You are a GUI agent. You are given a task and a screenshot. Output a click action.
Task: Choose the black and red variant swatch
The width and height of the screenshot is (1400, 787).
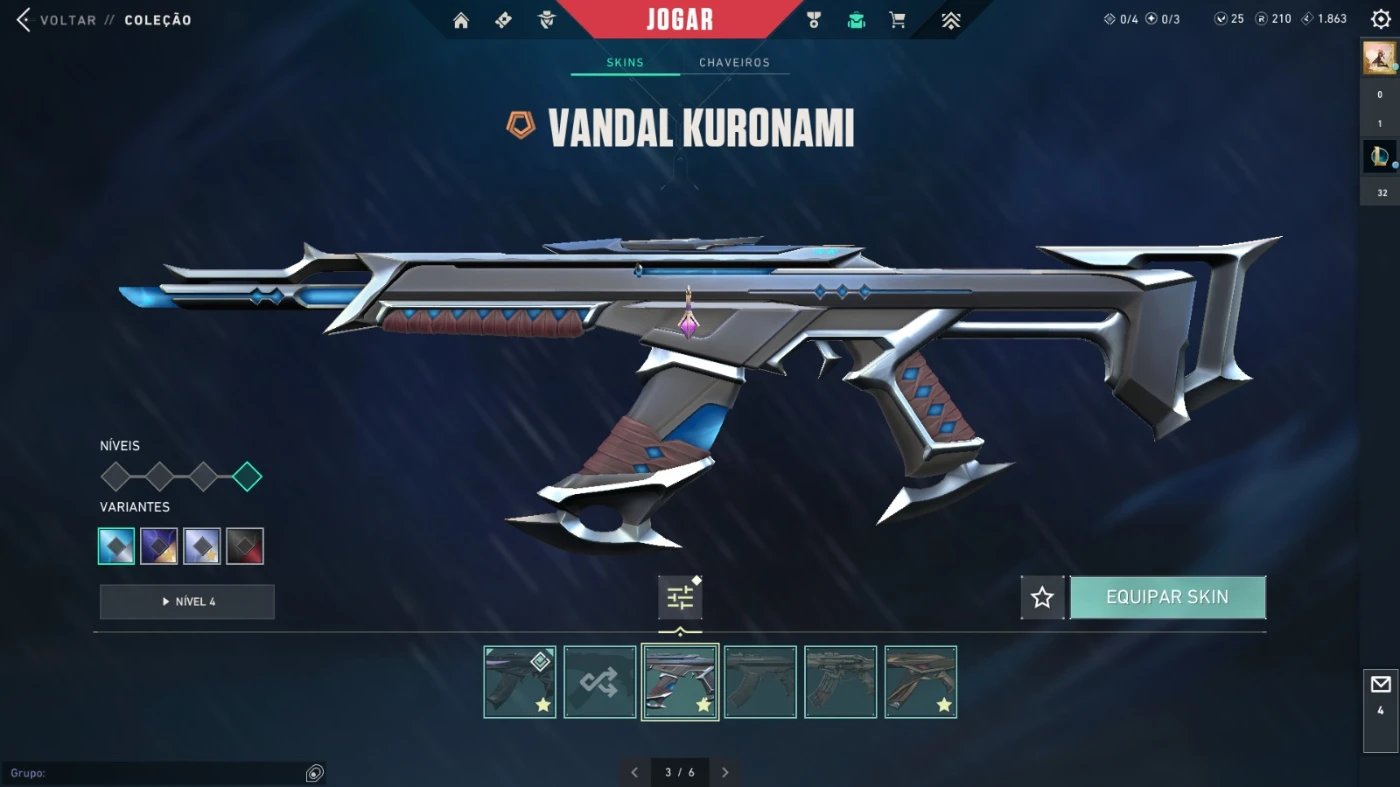tap(245, 546)
